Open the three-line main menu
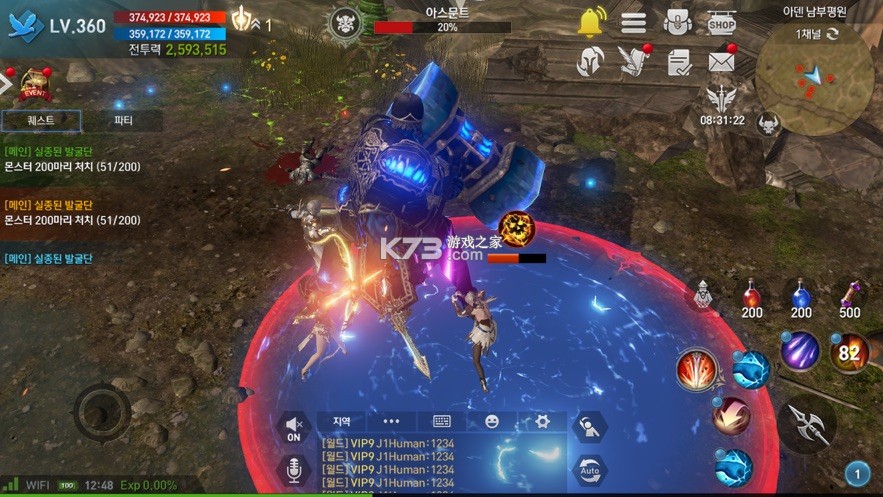This screenshot has width=883, height=497. click(x=633, y=22)
